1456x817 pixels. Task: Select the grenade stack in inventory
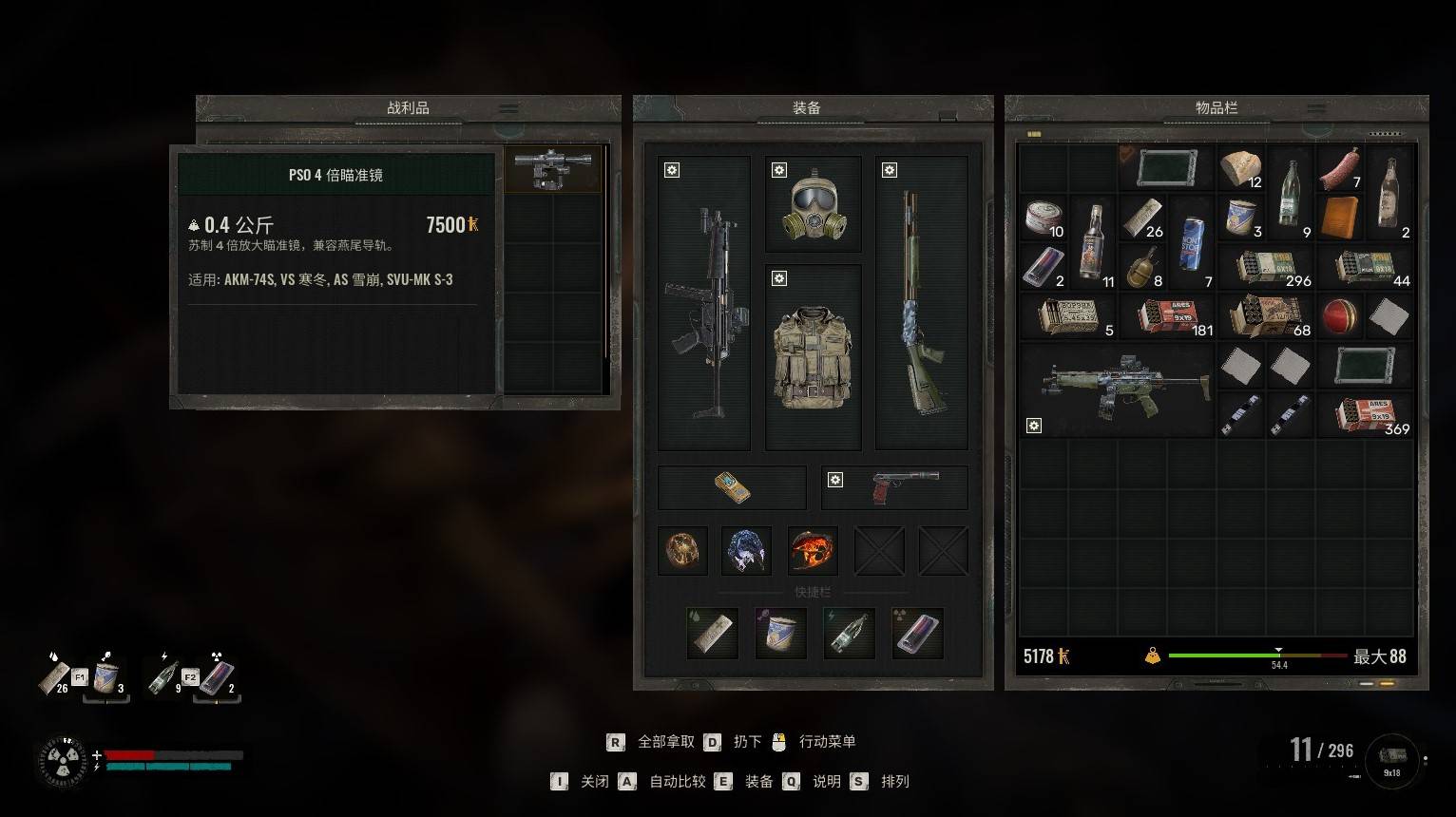(1142, 267)
